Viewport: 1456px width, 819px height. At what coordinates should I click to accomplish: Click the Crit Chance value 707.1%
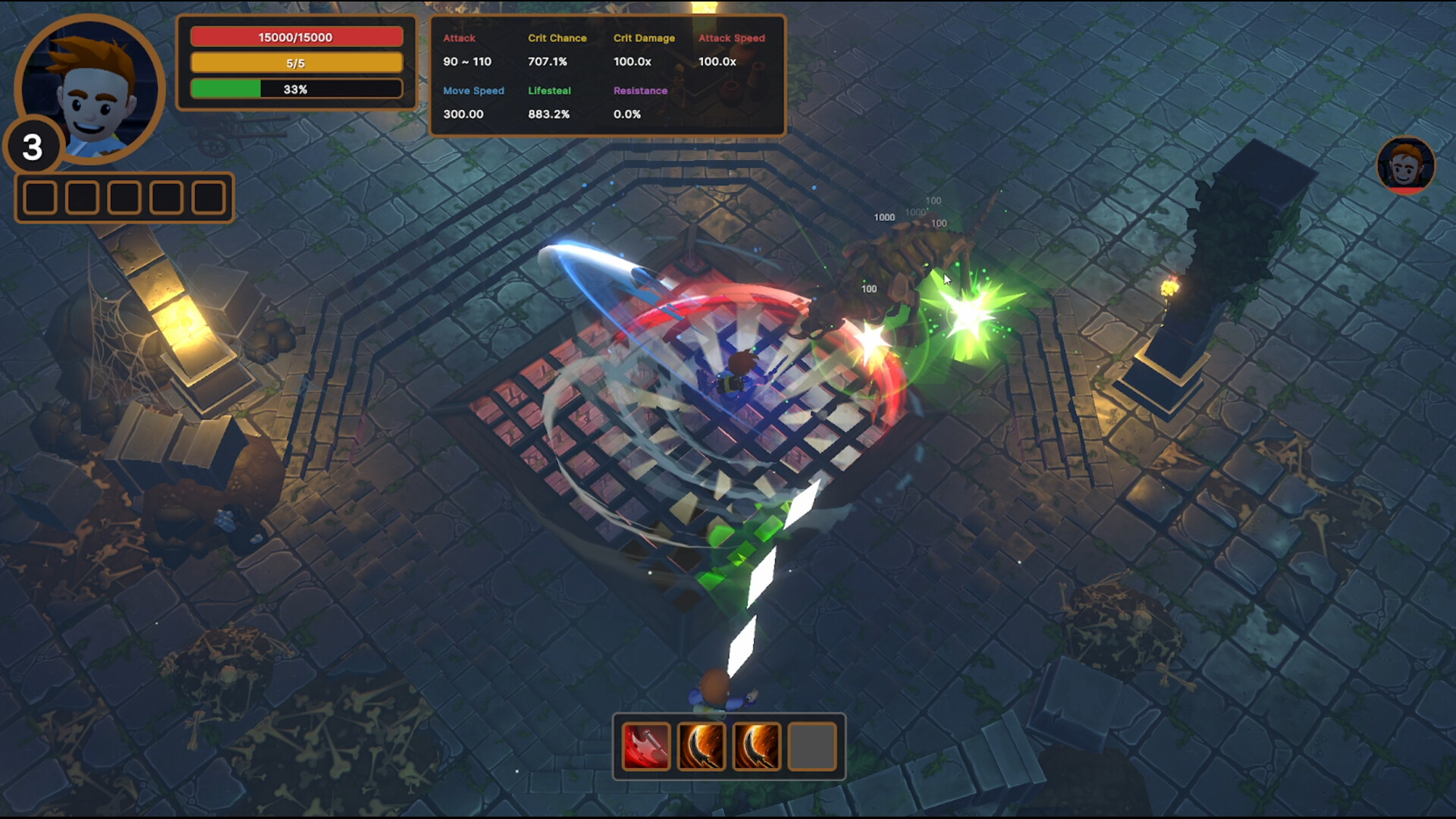548,61
